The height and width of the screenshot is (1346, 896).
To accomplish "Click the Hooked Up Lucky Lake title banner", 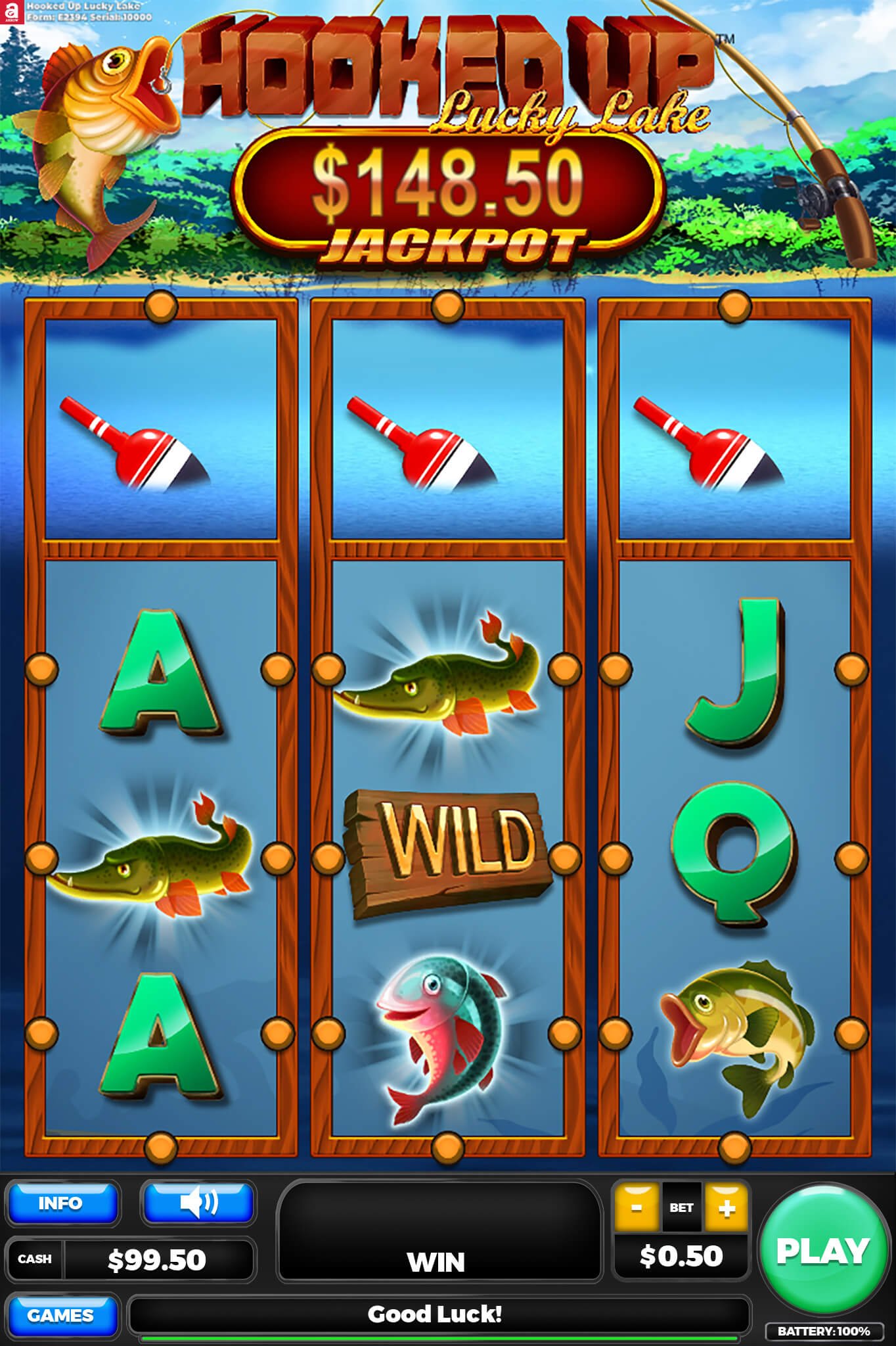I will (x=447, y=72).
